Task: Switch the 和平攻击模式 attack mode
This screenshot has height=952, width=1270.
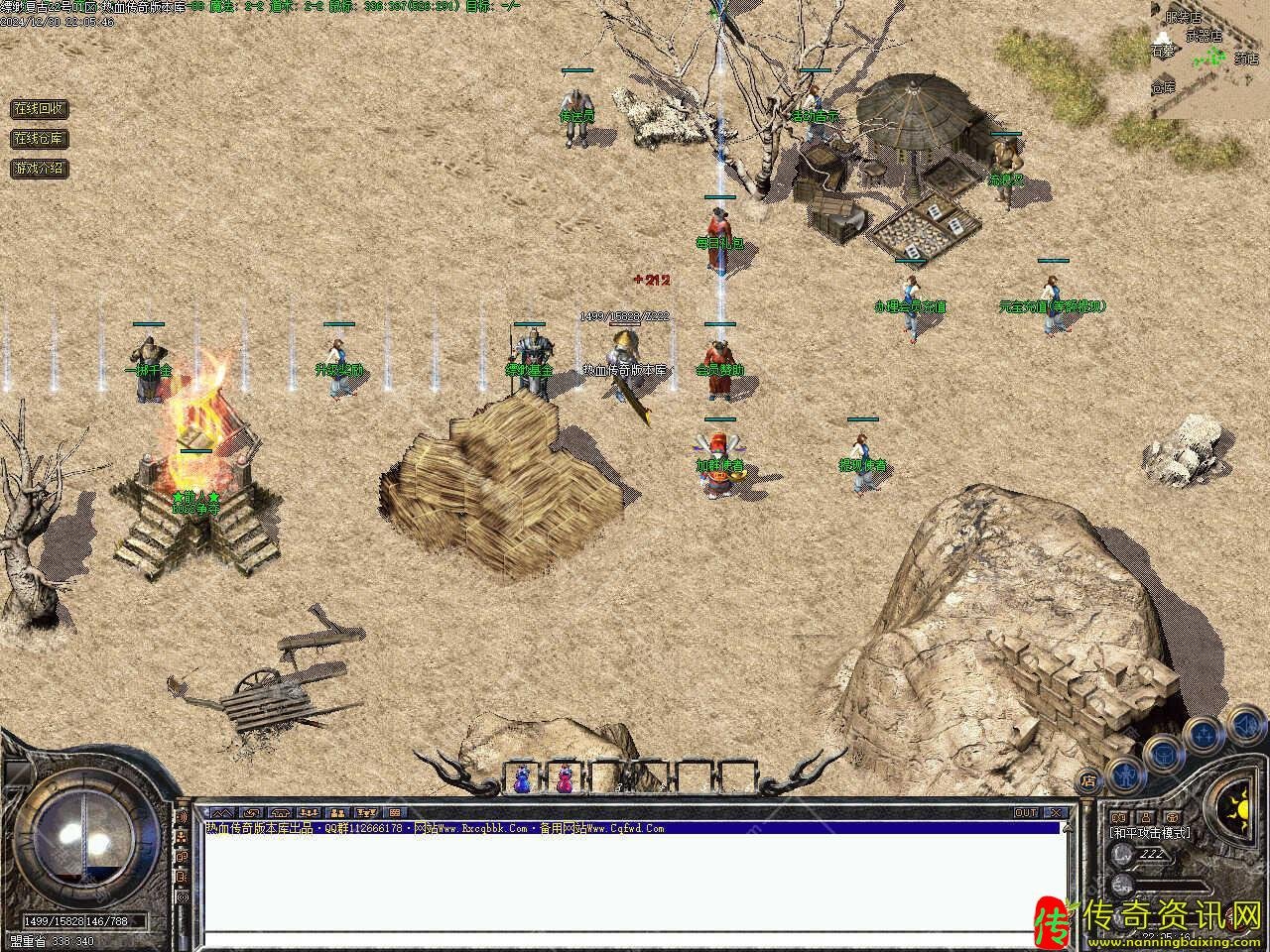Action: point(1151,833)
